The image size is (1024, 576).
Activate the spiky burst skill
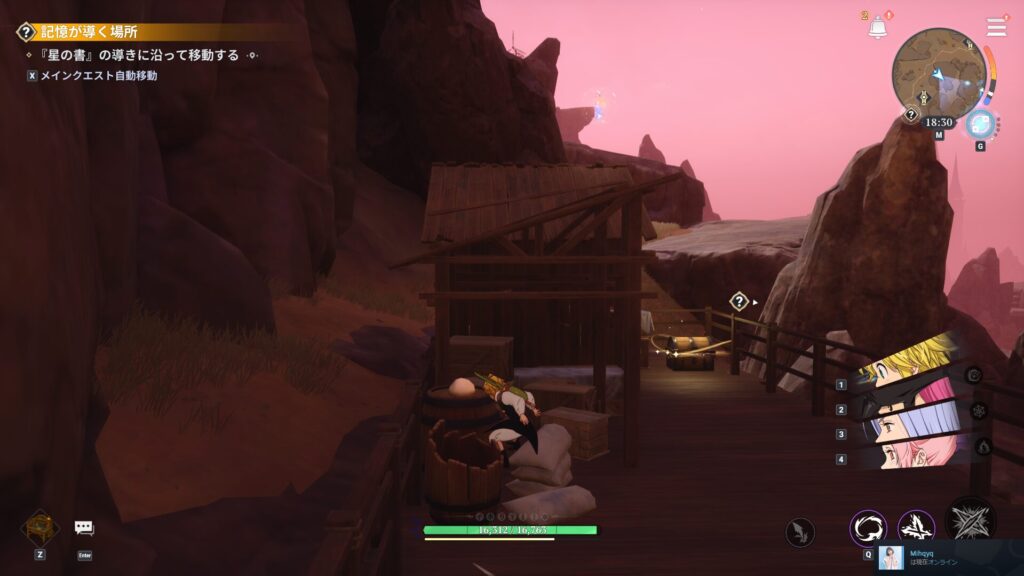(916, 528)
